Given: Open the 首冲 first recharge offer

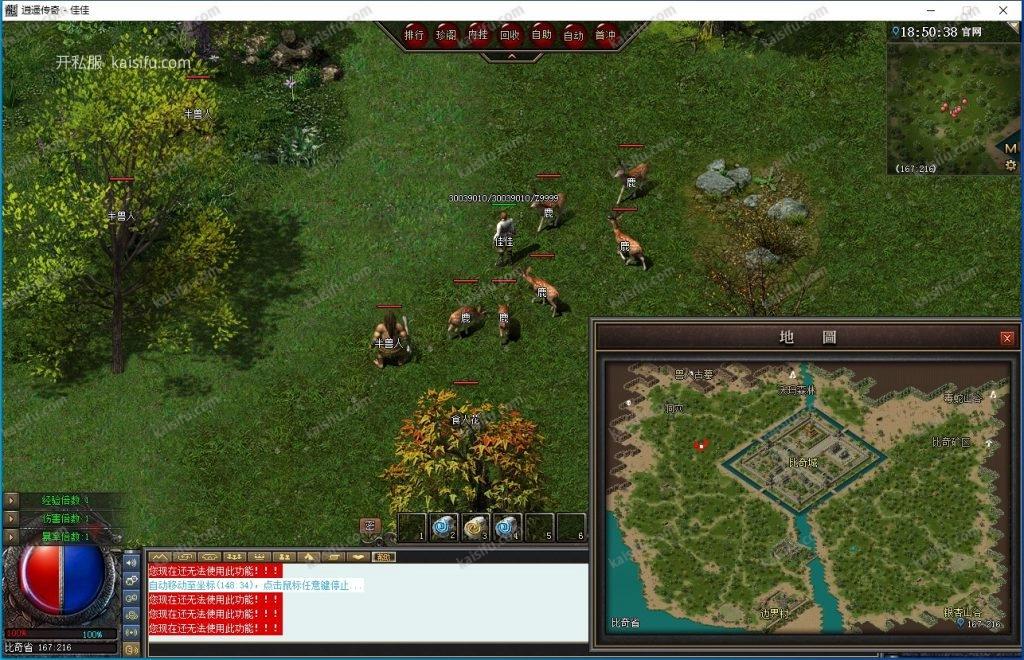Looking at the screenshot, I should pos(605,35).
